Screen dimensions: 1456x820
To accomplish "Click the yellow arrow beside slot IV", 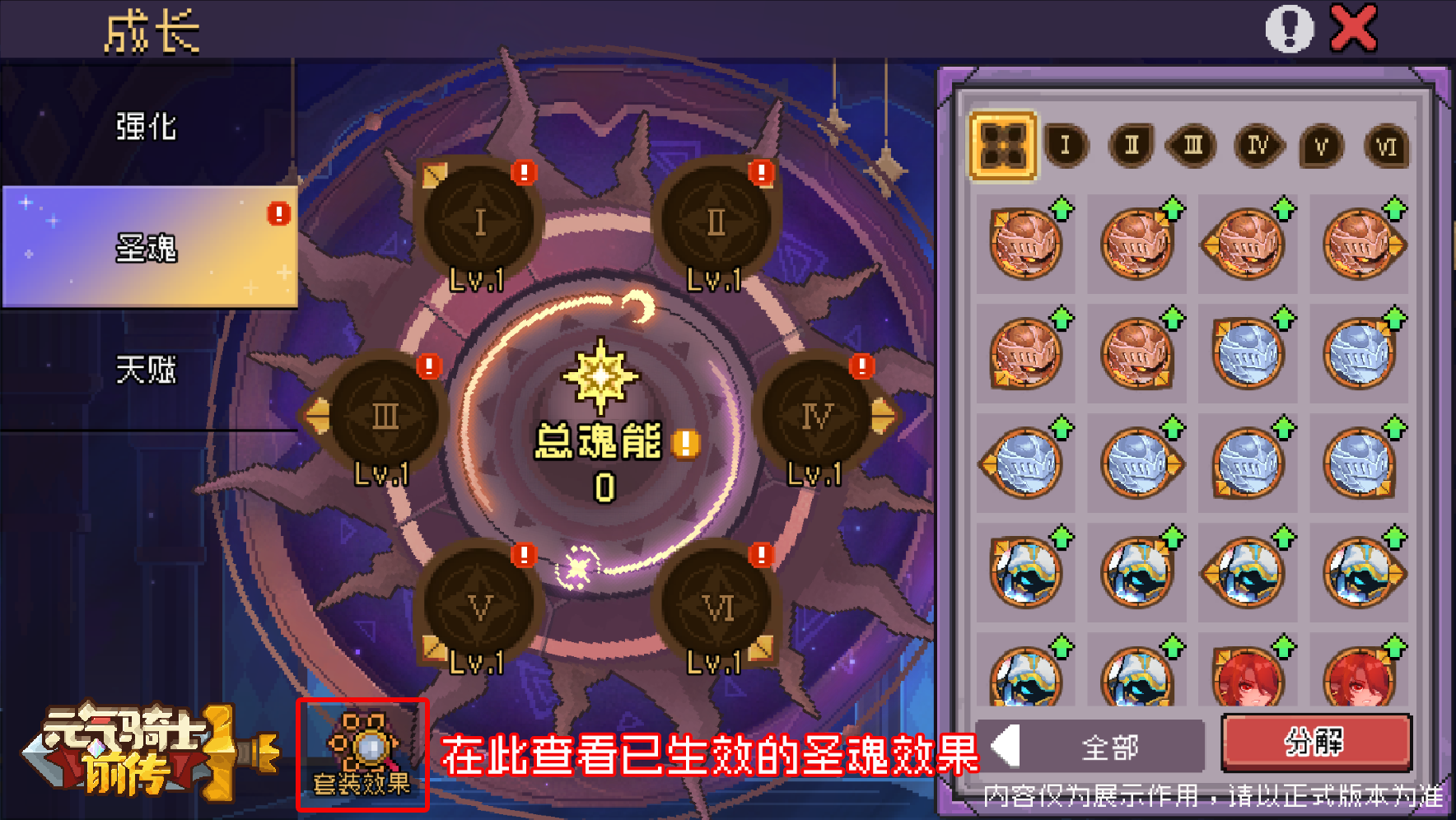I will pos(885,416).
